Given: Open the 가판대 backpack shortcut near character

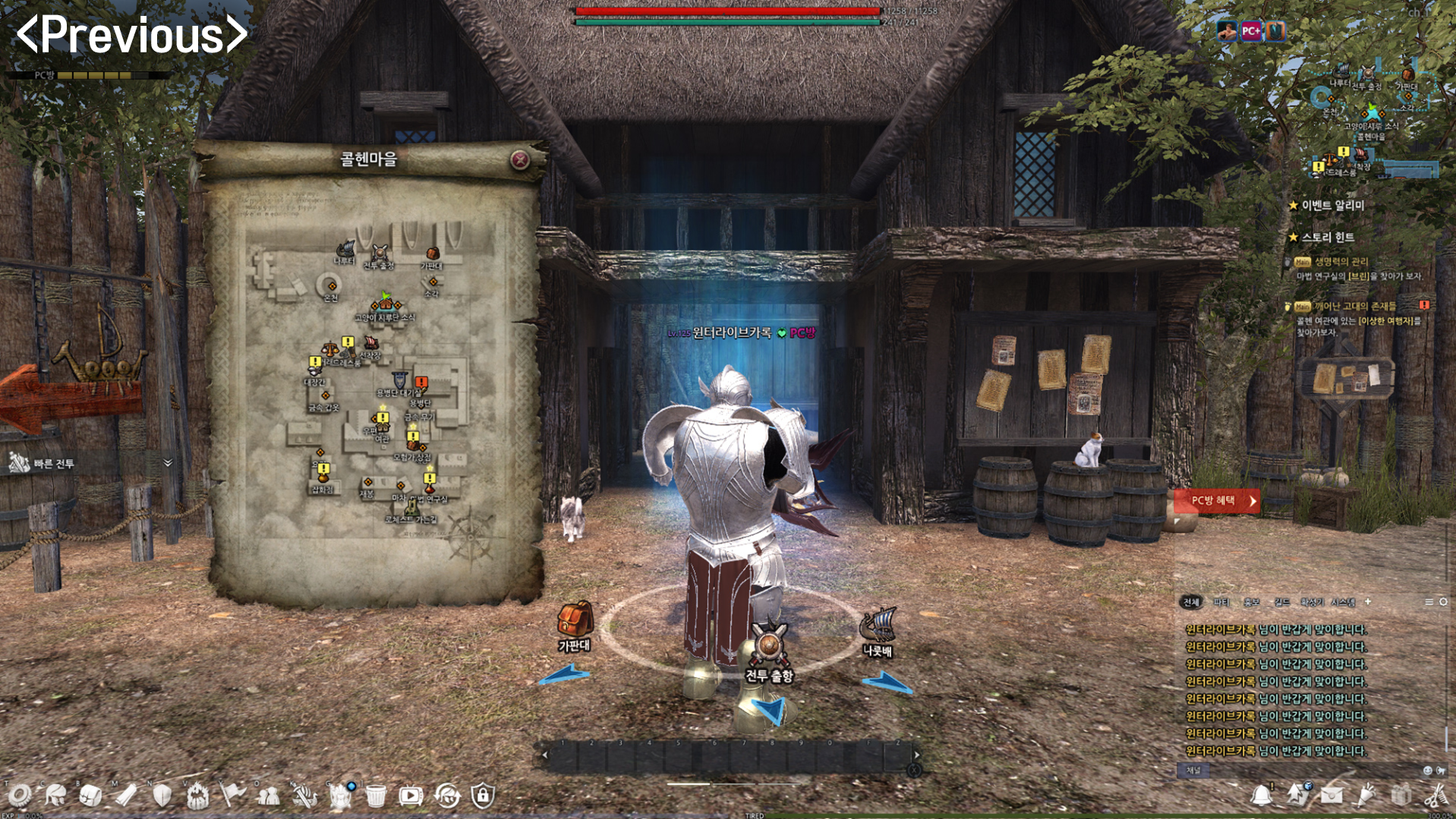Looking at the screenshot, I should (575, 619).
